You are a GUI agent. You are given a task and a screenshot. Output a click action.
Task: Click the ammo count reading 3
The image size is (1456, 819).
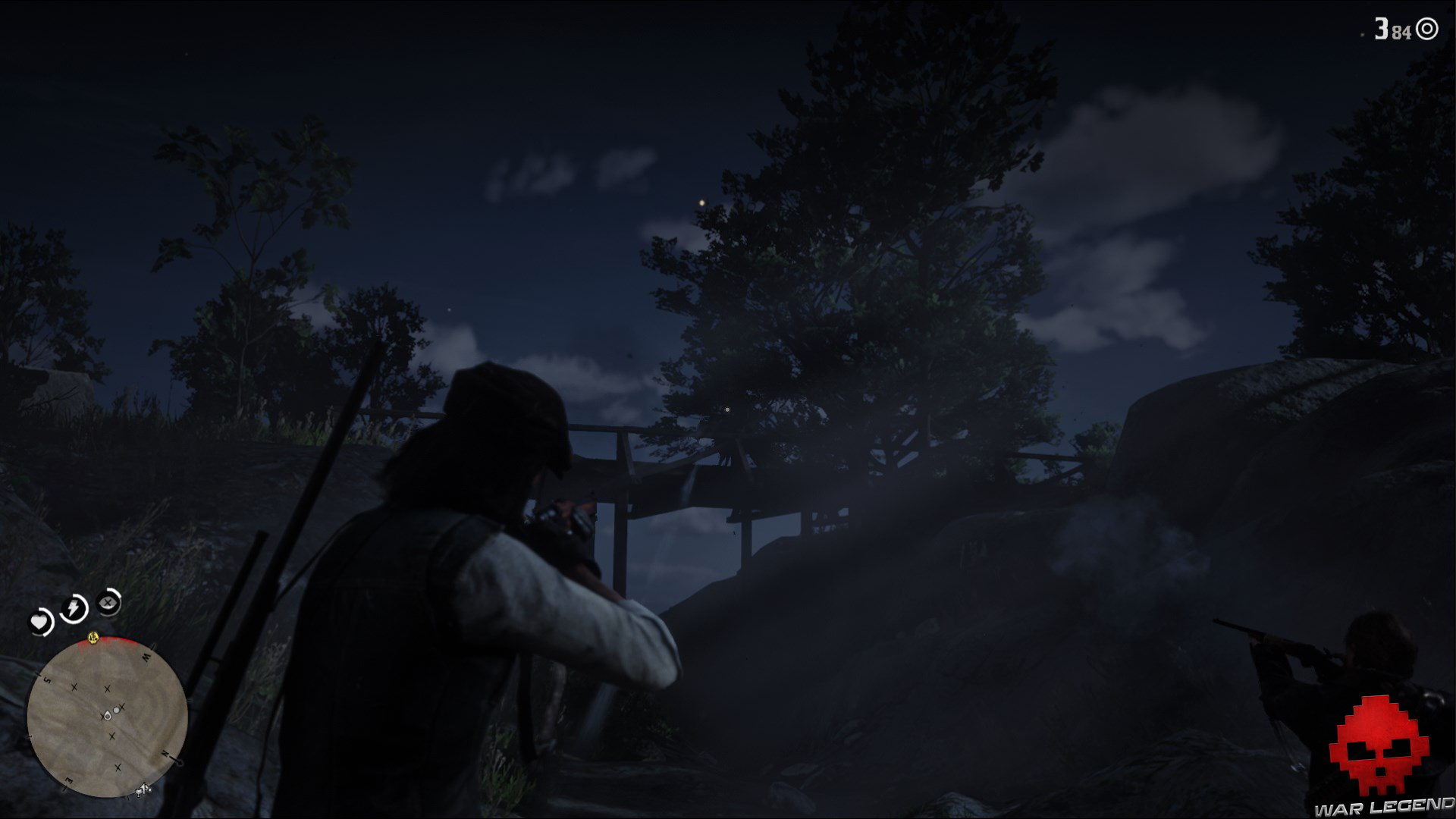point(1380,28)
